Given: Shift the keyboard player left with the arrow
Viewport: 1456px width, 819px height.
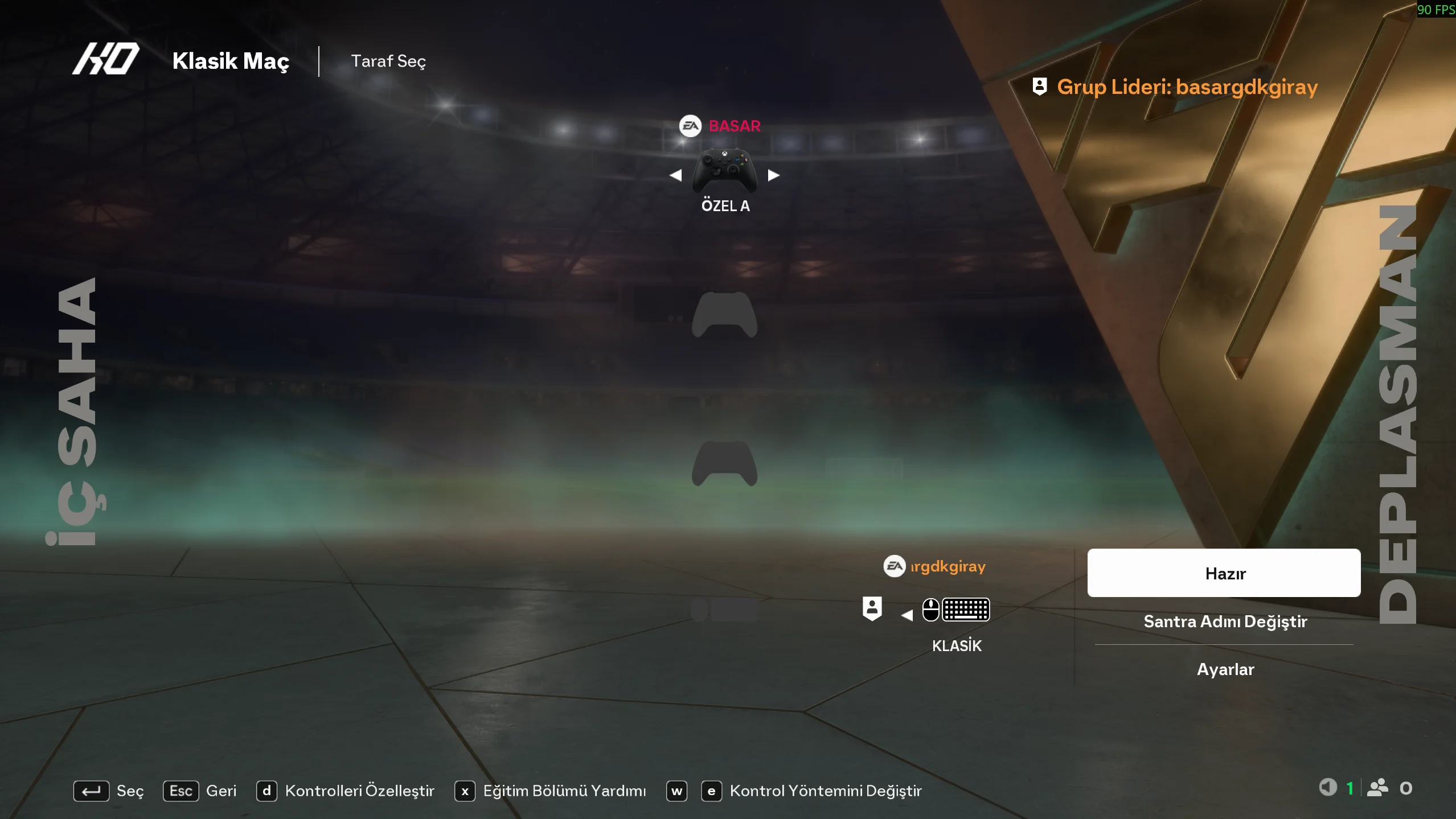Looking at the screenshot, I should click(907, 615).
